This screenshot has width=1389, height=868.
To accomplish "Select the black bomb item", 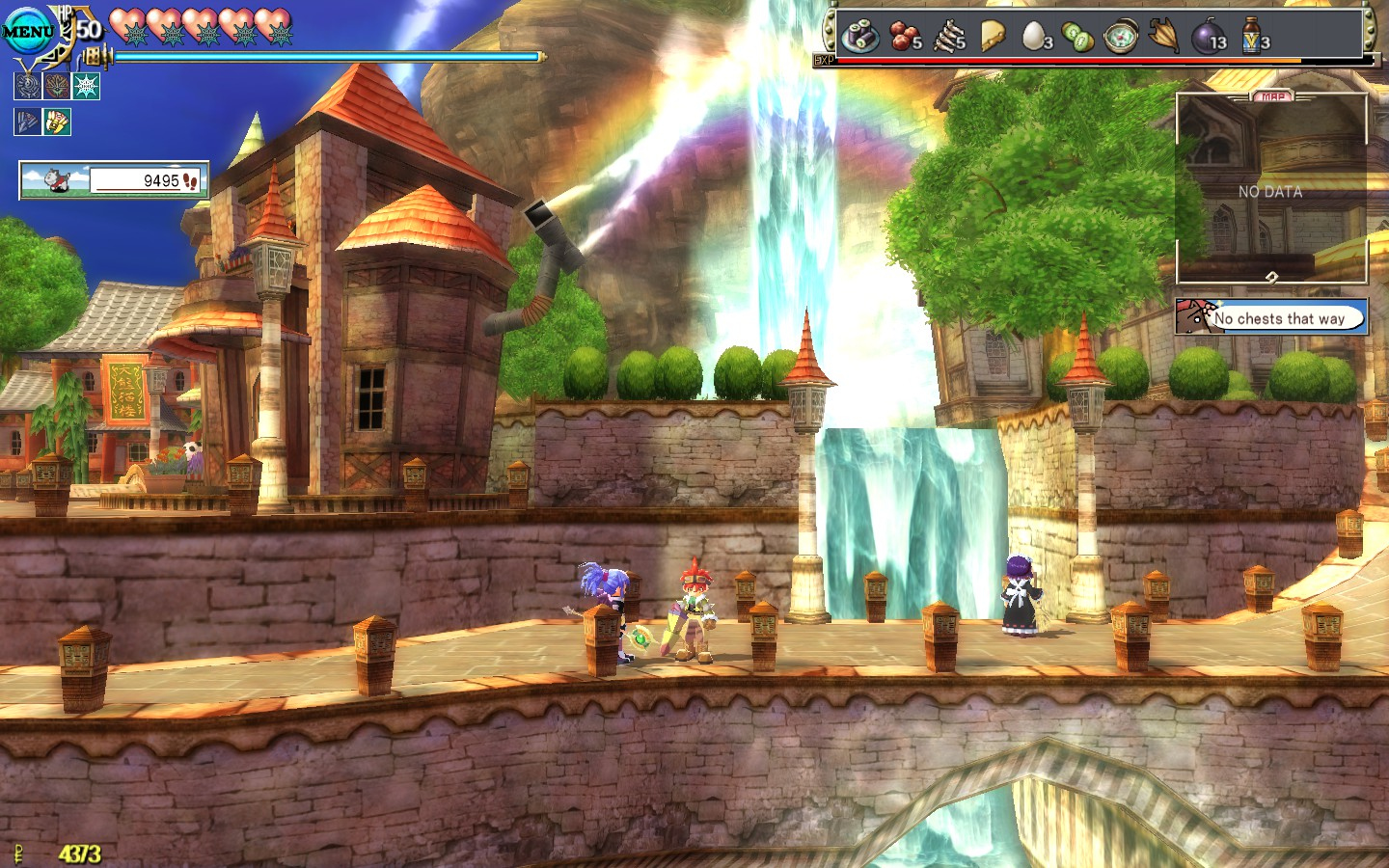I will [1209, 37].
